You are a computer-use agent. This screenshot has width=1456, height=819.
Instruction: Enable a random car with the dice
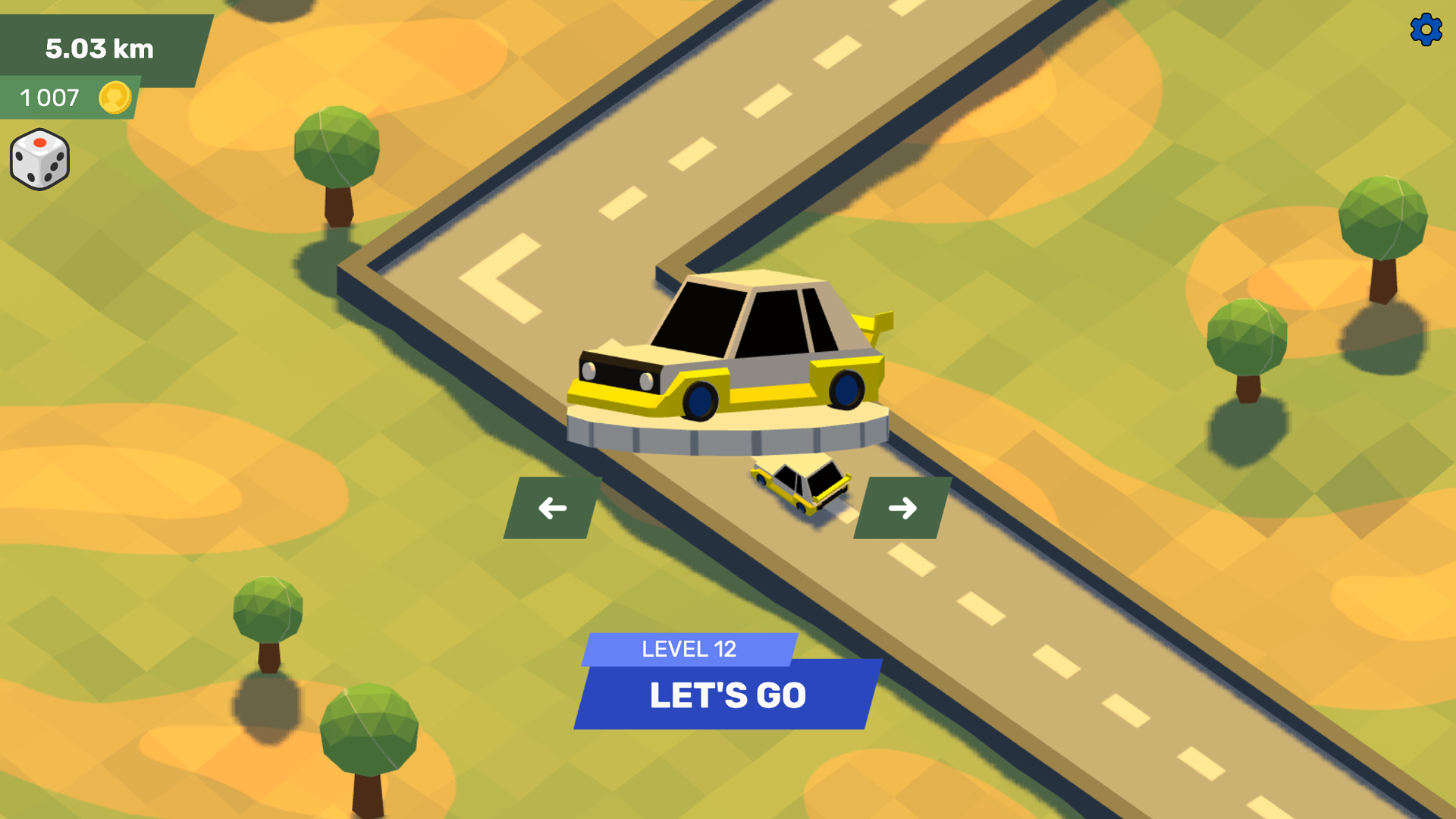pos(40,159)
